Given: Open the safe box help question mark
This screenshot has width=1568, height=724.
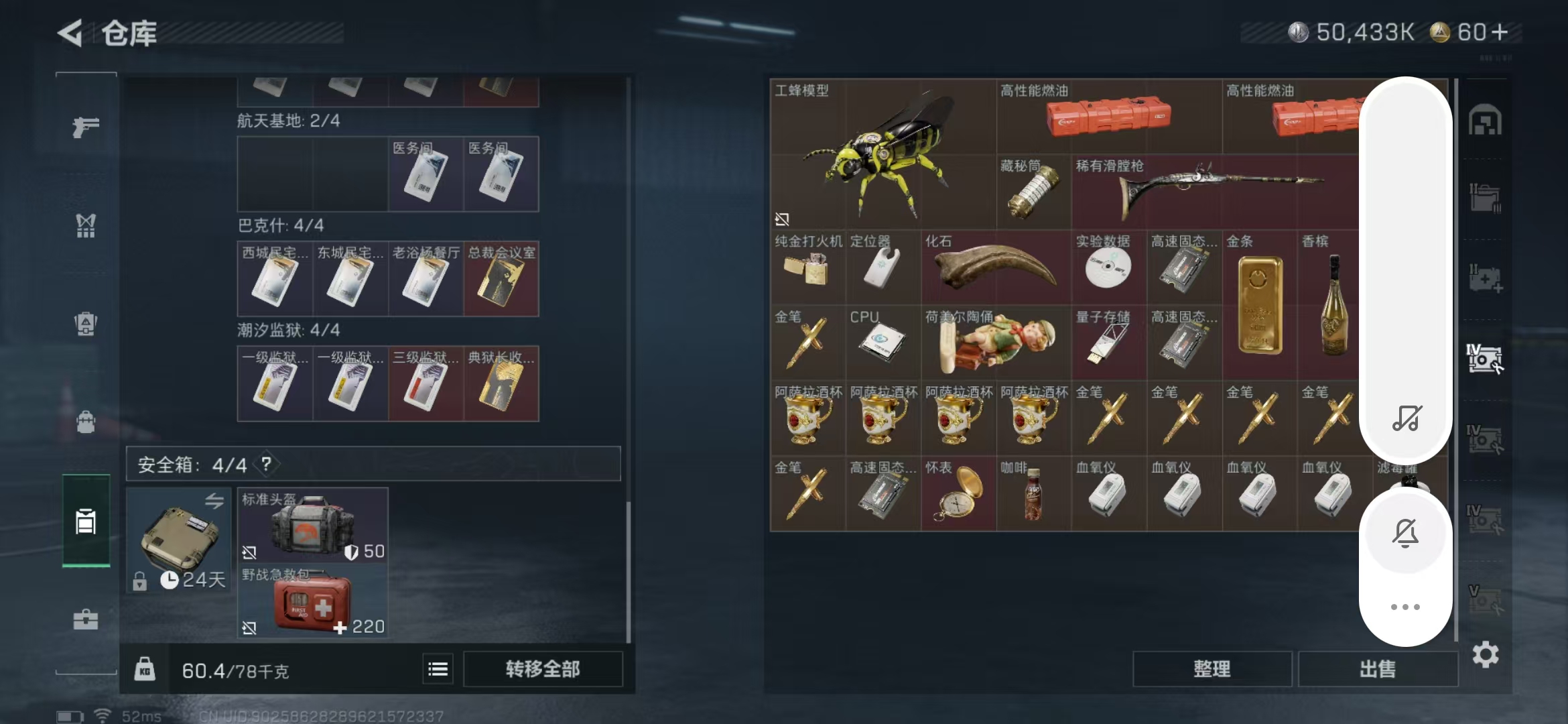Looking at the screenshot, I should coord(266,464).
